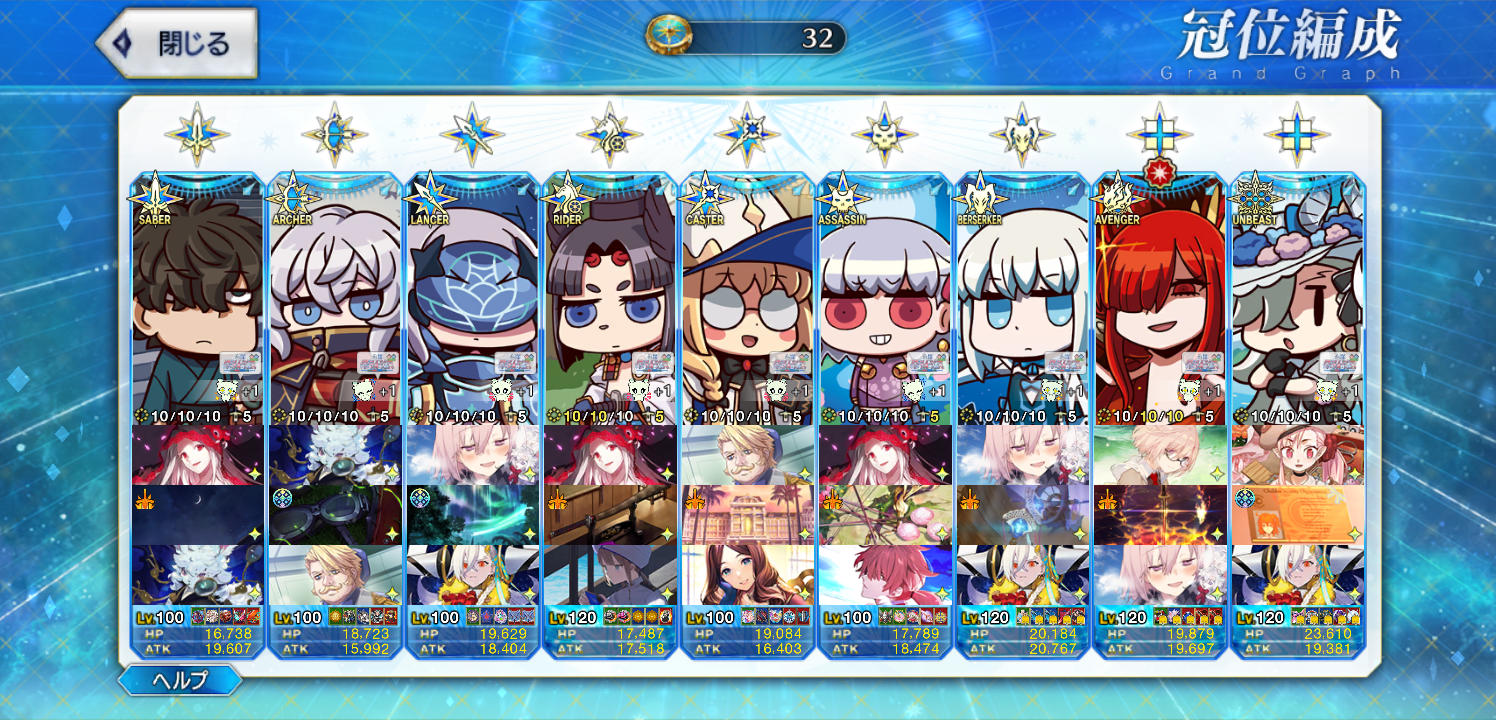Open the Saber's crescent moon craft essence

pyautogui.click(x=197, y=515)
